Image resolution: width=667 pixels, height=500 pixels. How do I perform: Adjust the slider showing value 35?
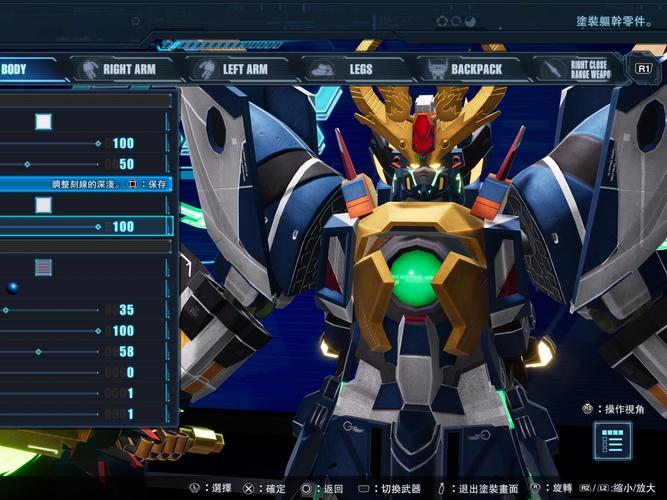coord(6,310)
